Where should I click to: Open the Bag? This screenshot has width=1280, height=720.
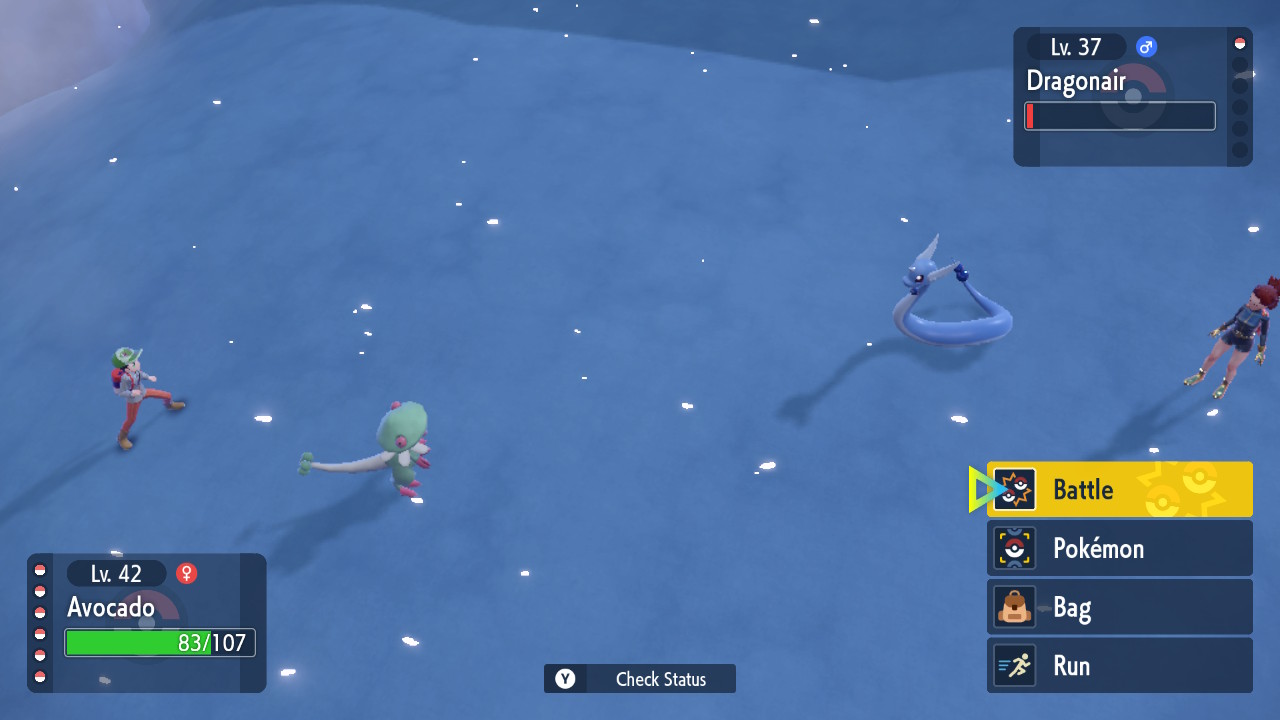pos(1119,607)
